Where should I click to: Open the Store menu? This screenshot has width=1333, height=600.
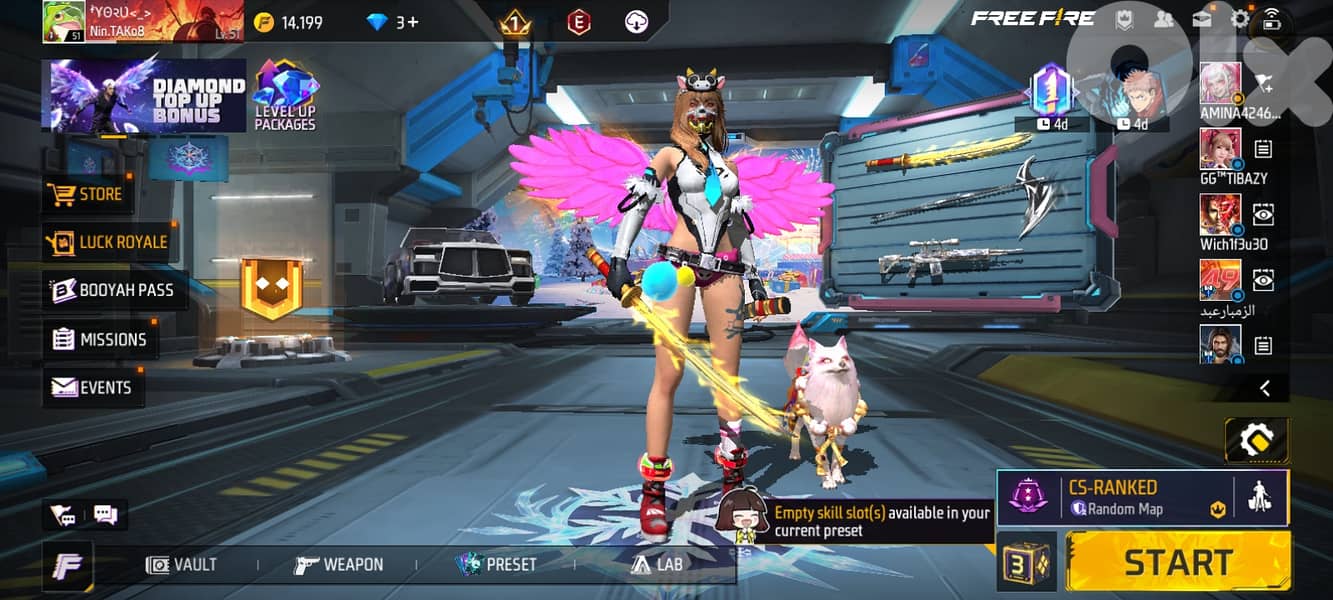pyautogui.click(x=88, y=194)
